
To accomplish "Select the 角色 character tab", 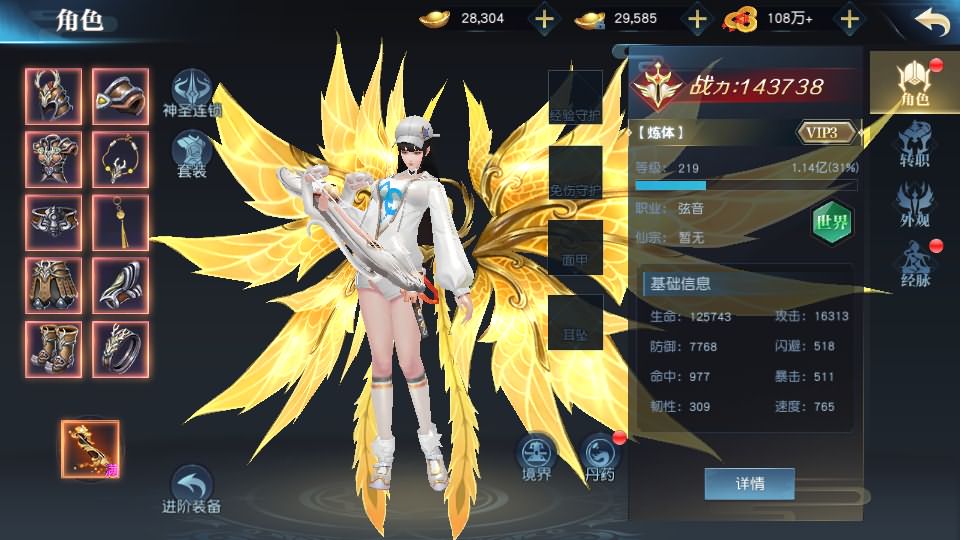I will (914, 82).
